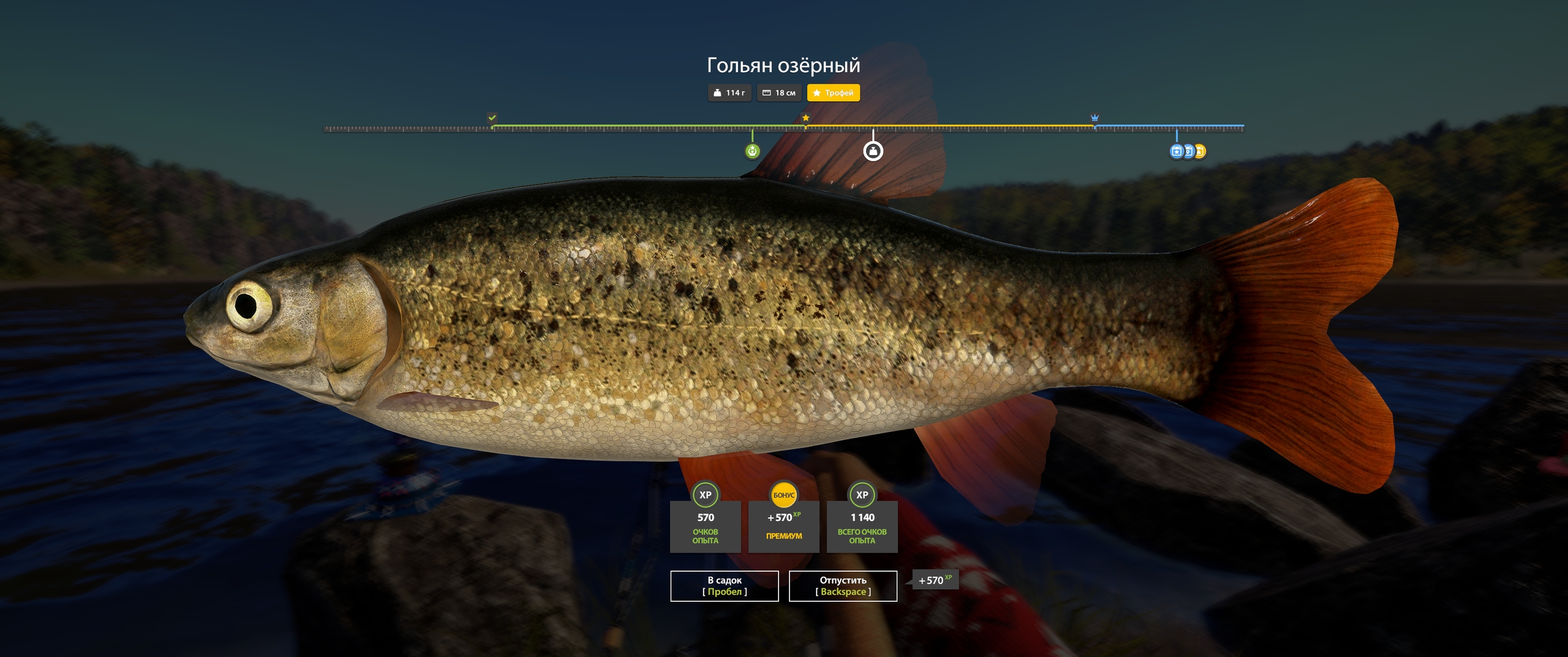Select the green marker below the weight scale
Screen dimensions: 1568x657
pyautogui.click(x=752, y=151)
